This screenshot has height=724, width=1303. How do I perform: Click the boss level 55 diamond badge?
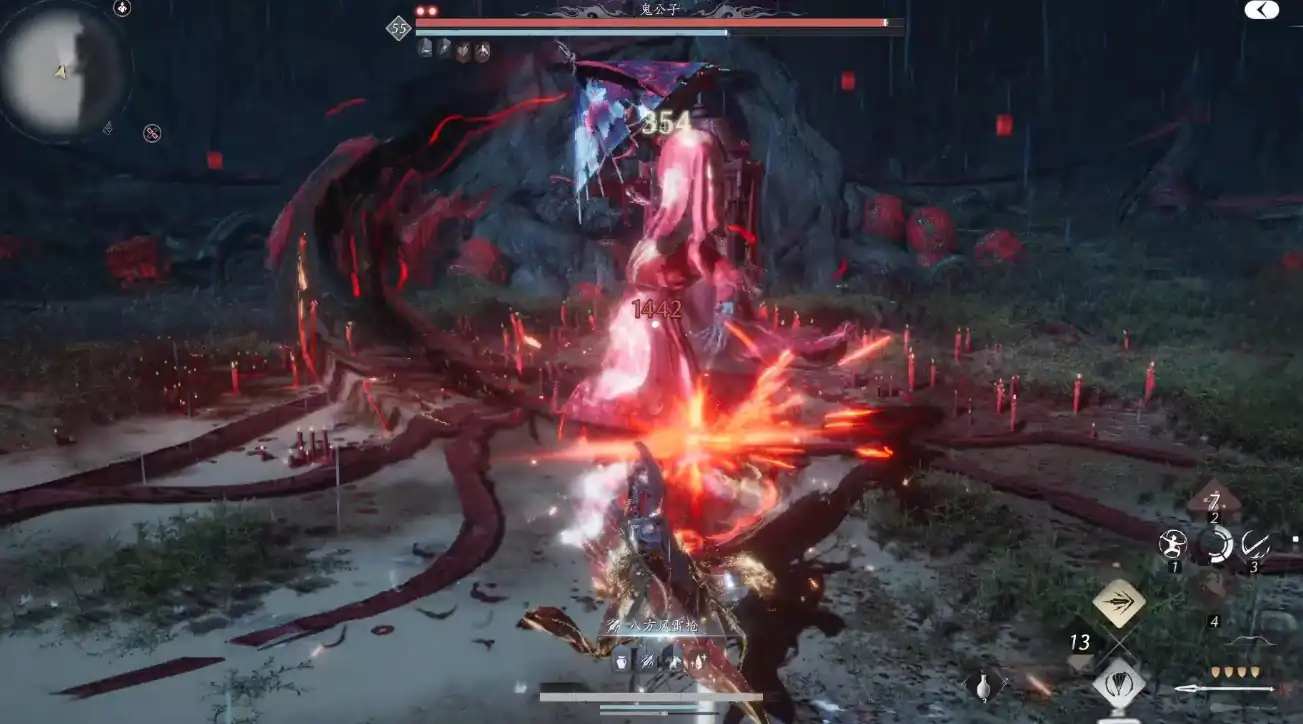tap(399, 28)
